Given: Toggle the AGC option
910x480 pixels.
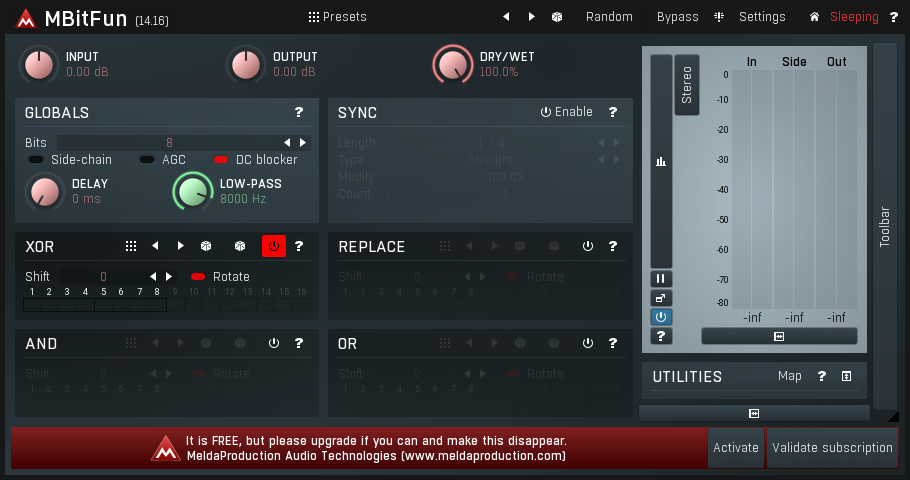Looking at the screenshot, I should pyautogui.click(x=163, y=160).
